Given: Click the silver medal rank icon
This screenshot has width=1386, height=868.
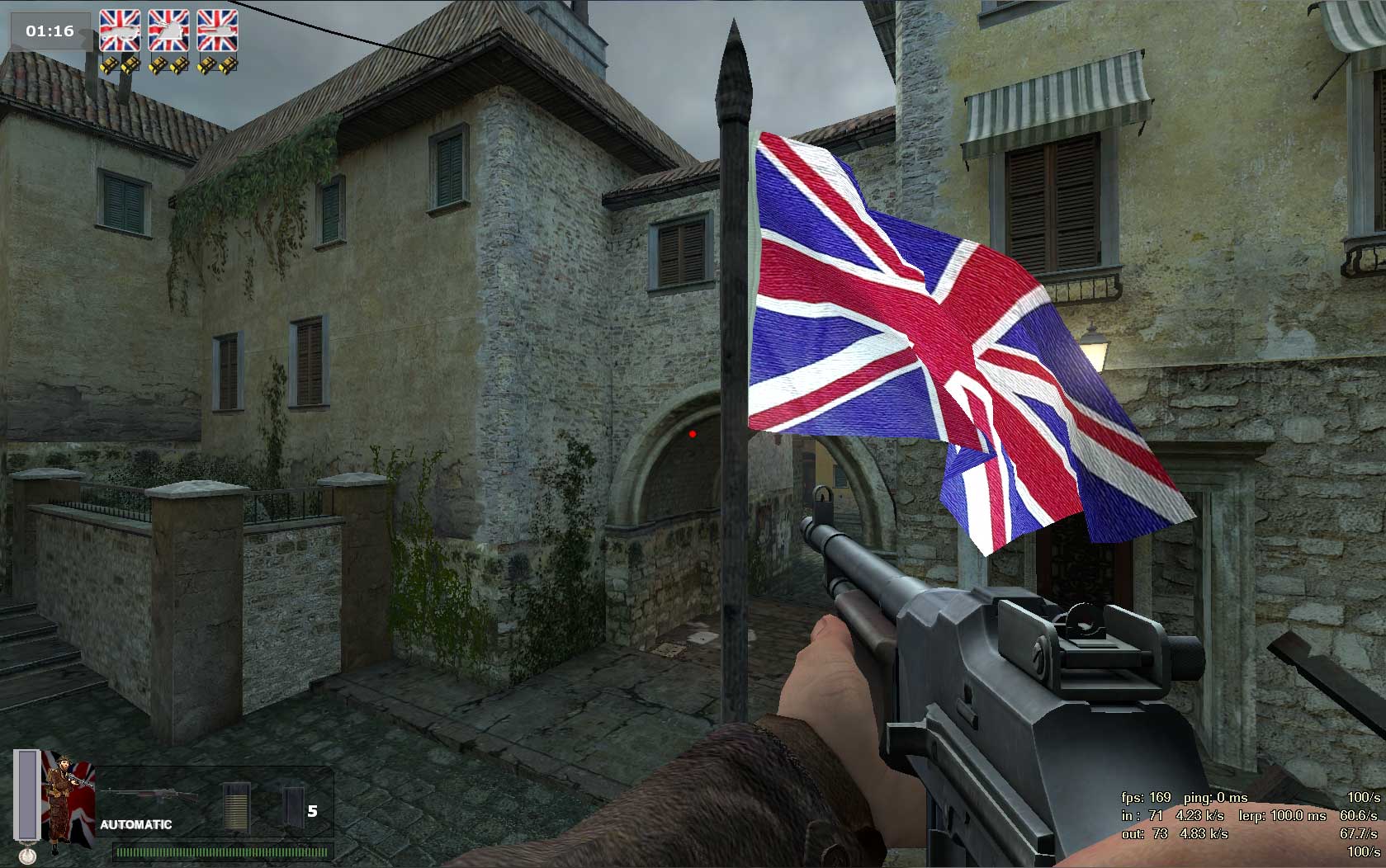Looking at the screenshot, I should [x=27, y=856].
